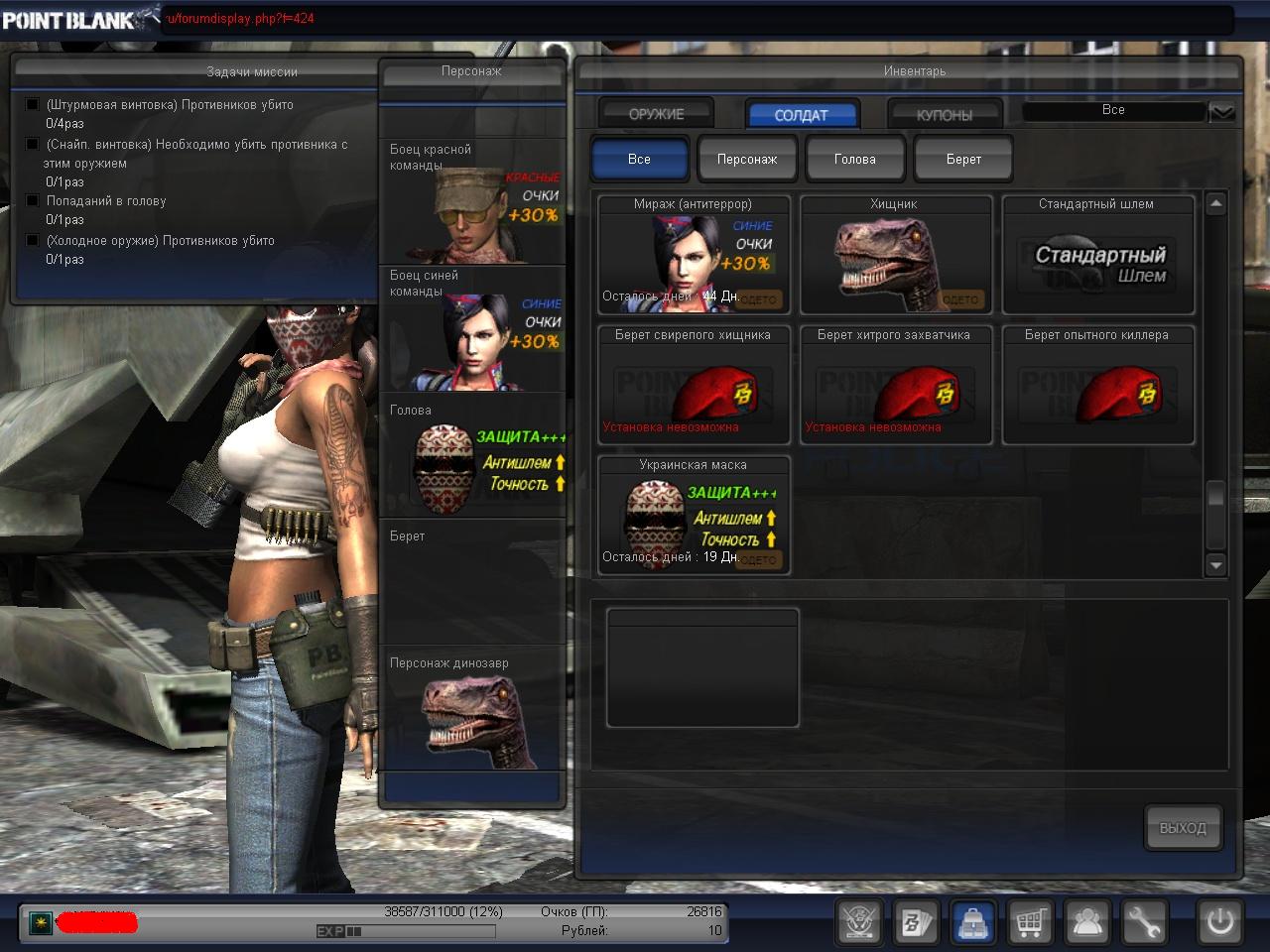Select the Мираж (антитеррор) character item
The width and height of the screenshot is (1270, 952).
click(694, 255)
